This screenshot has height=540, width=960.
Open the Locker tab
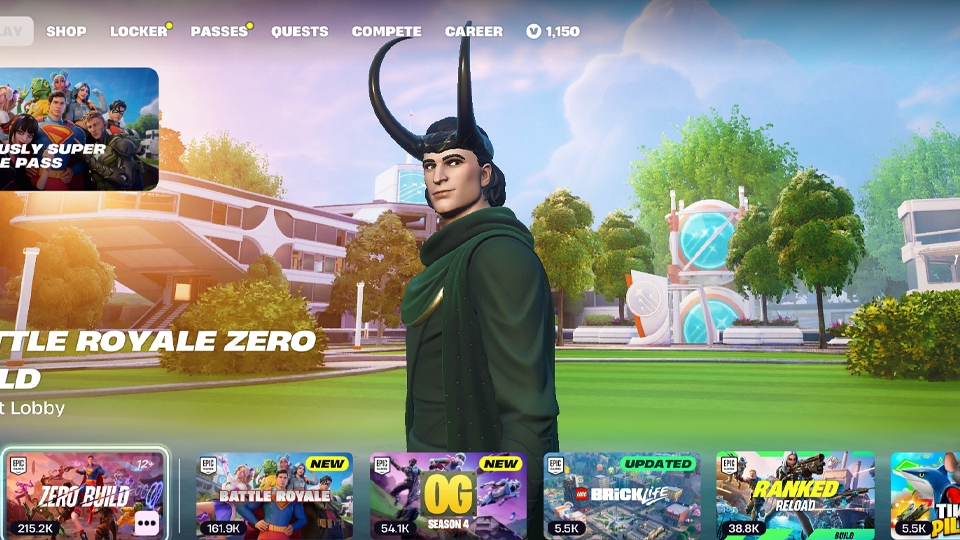pos(139,31)
